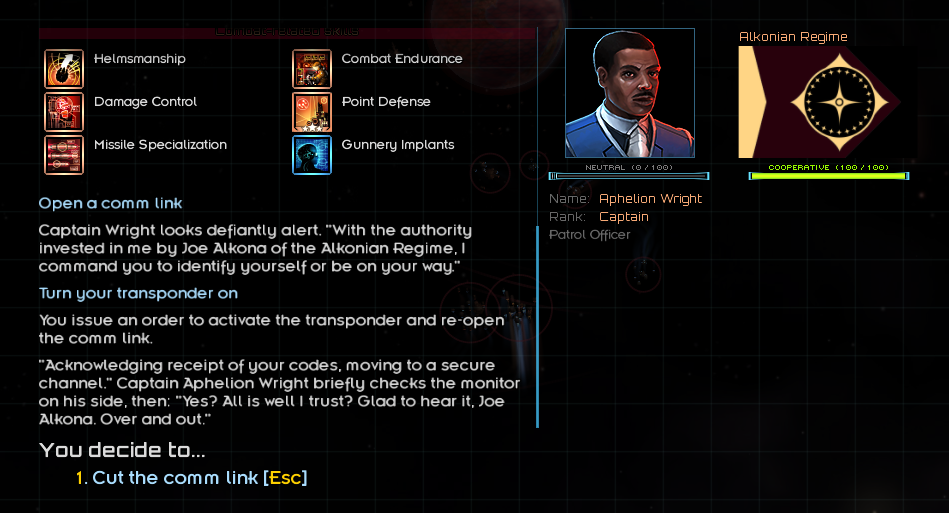This screenshot has width=949, height=513.
Task: Click the Point Defense skill icon
Action: pos(312,111)
